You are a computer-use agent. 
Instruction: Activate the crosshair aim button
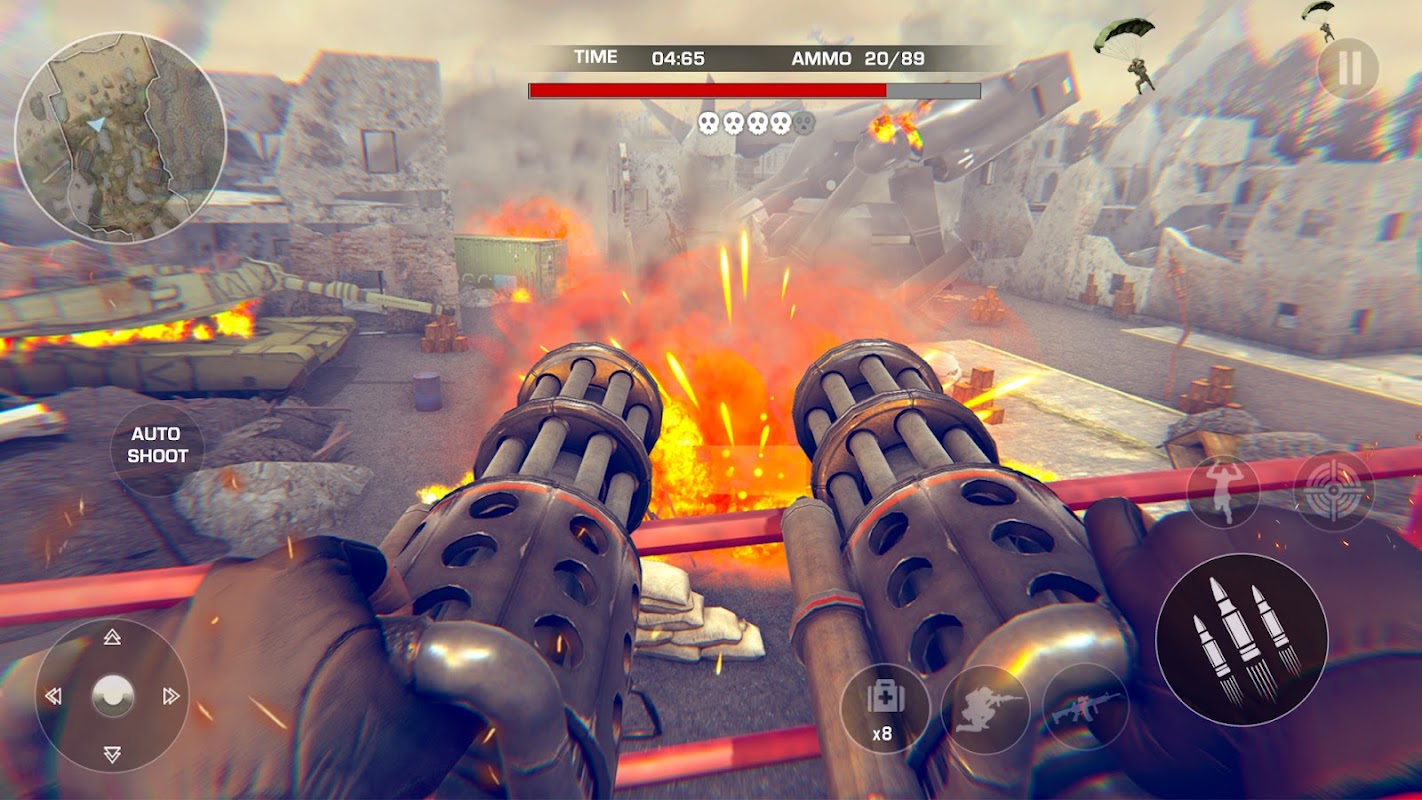(x=1333, y=490)
